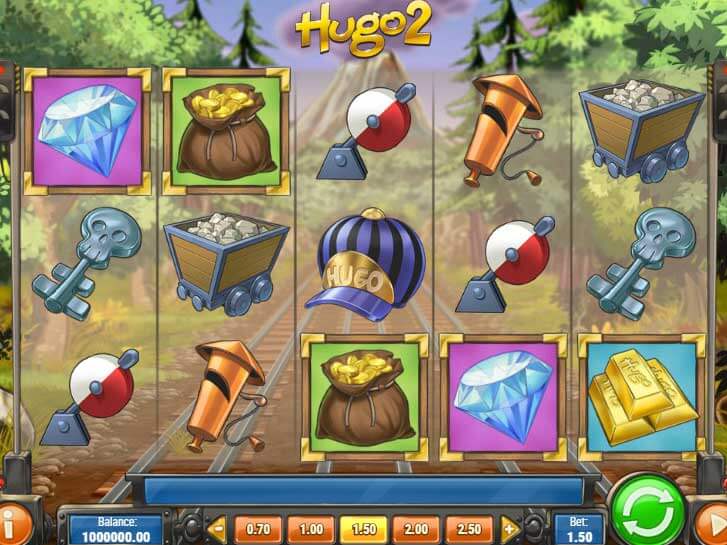Increase bet with the plus arrow

pos(510,528)
